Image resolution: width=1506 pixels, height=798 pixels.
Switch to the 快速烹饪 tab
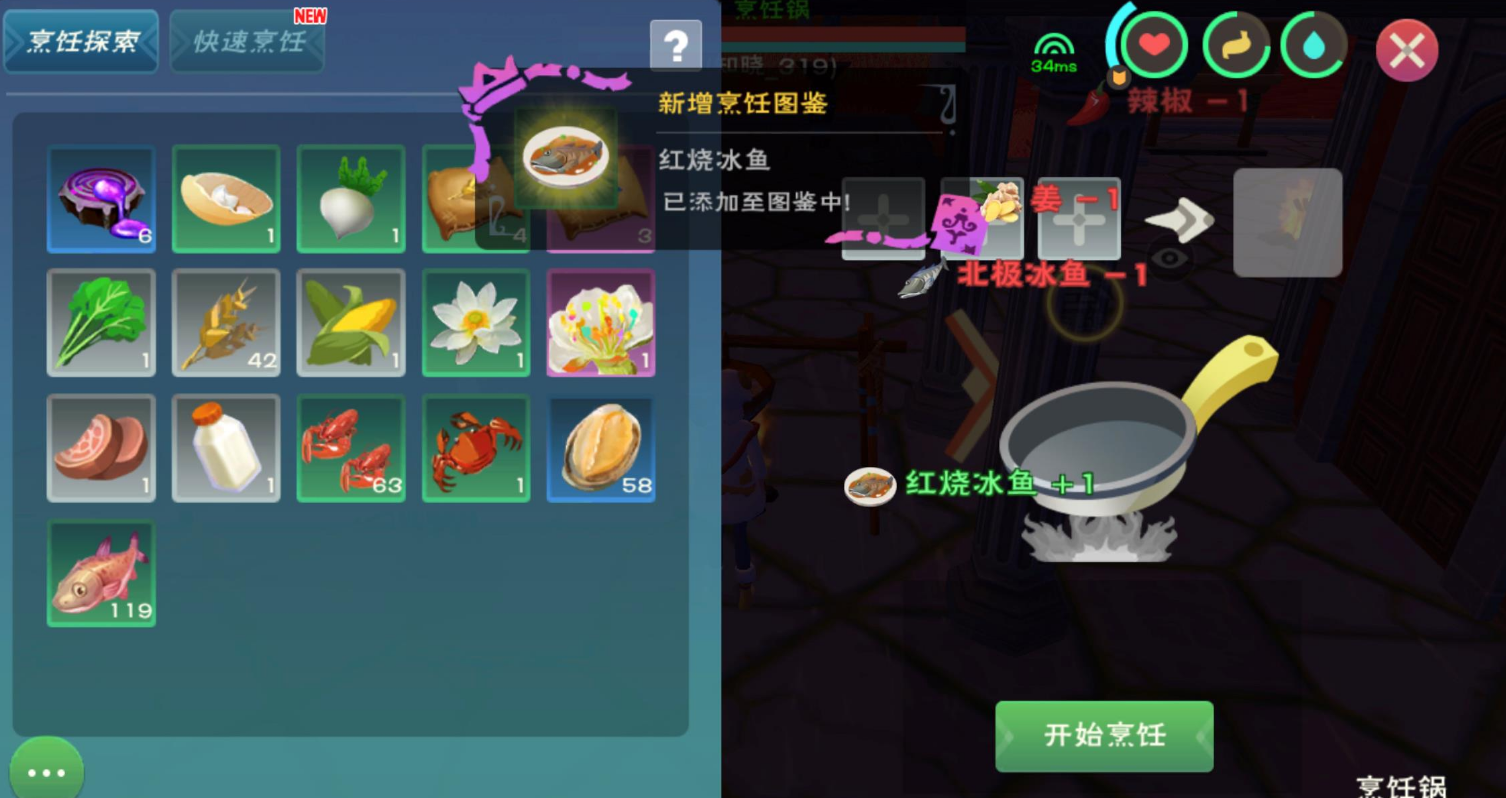pyautogui.click(x=246, y=42)
